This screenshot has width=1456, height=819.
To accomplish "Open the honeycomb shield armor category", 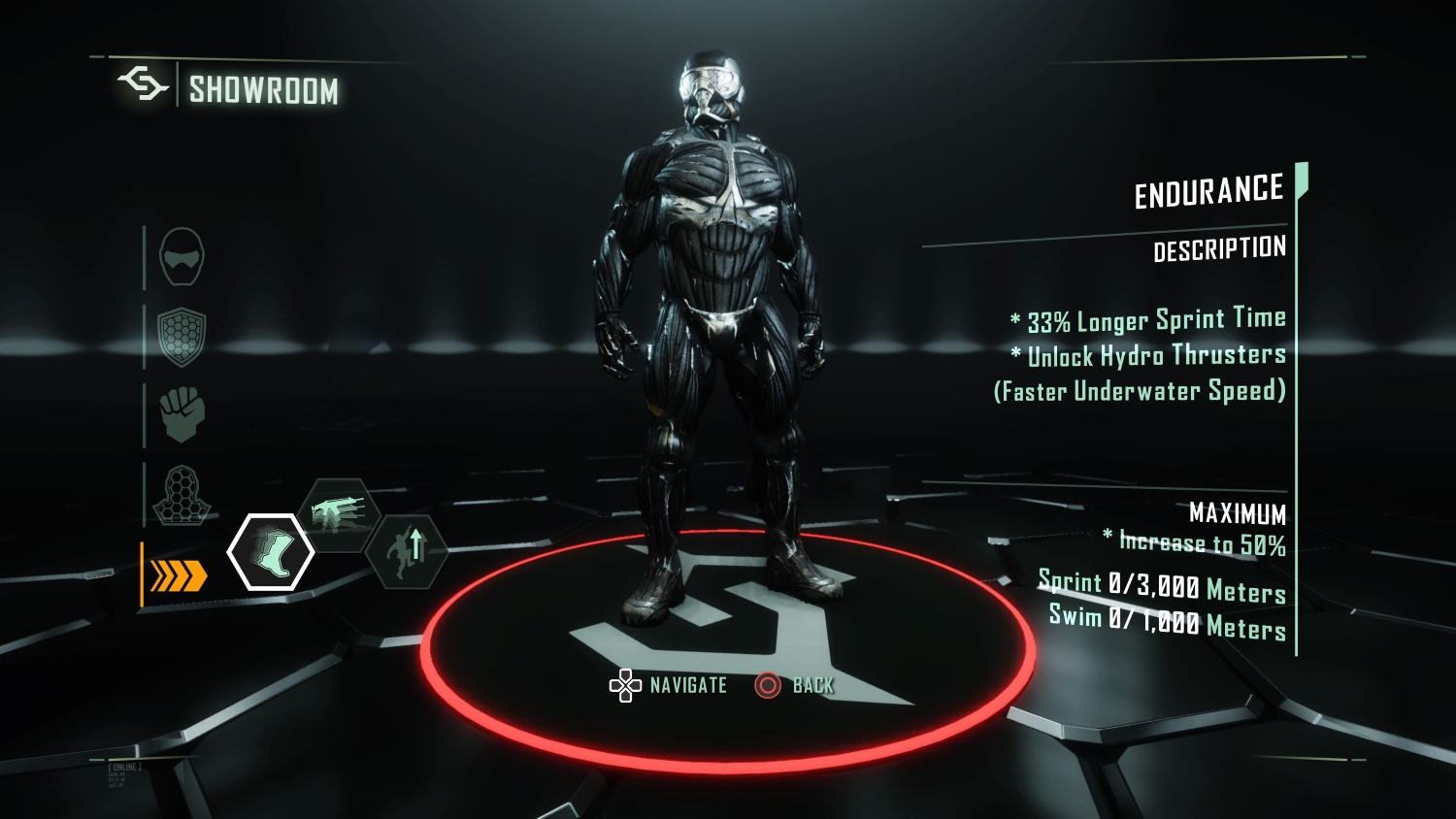I will tap(182, 337).
